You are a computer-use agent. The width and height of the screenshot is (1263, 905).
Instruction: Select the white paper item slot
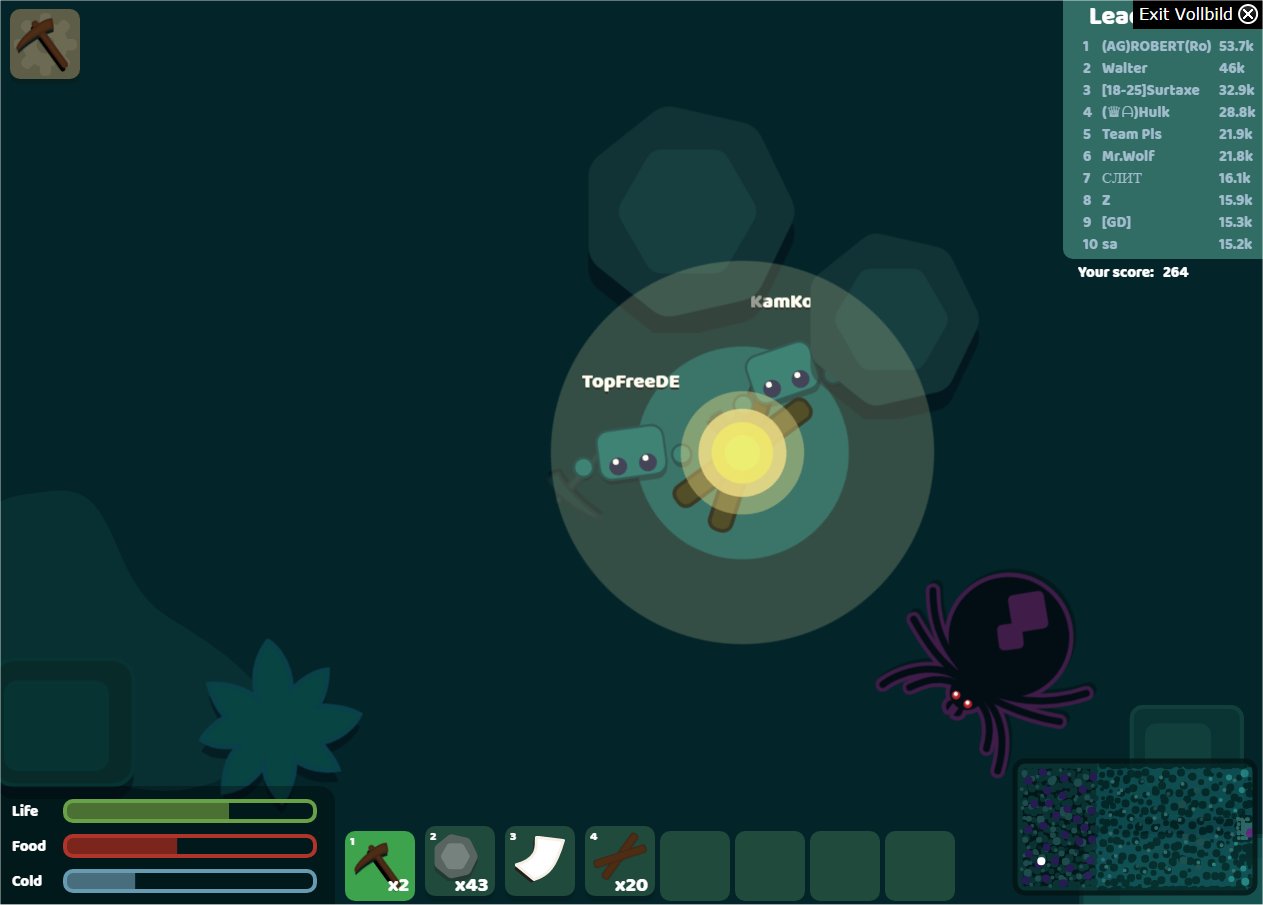(x=540, y=861)
